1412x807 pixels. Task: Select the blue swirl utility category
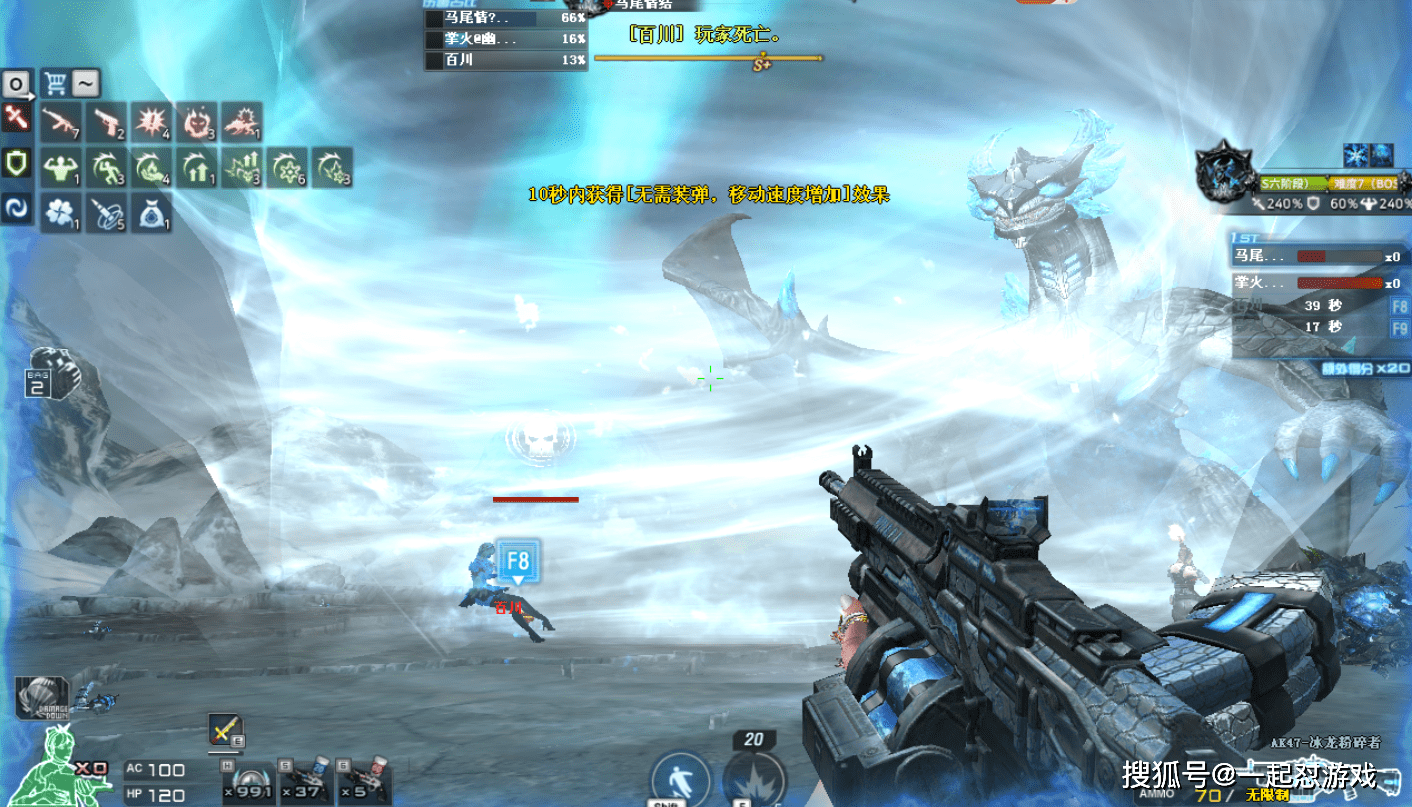tap(16, 208)
